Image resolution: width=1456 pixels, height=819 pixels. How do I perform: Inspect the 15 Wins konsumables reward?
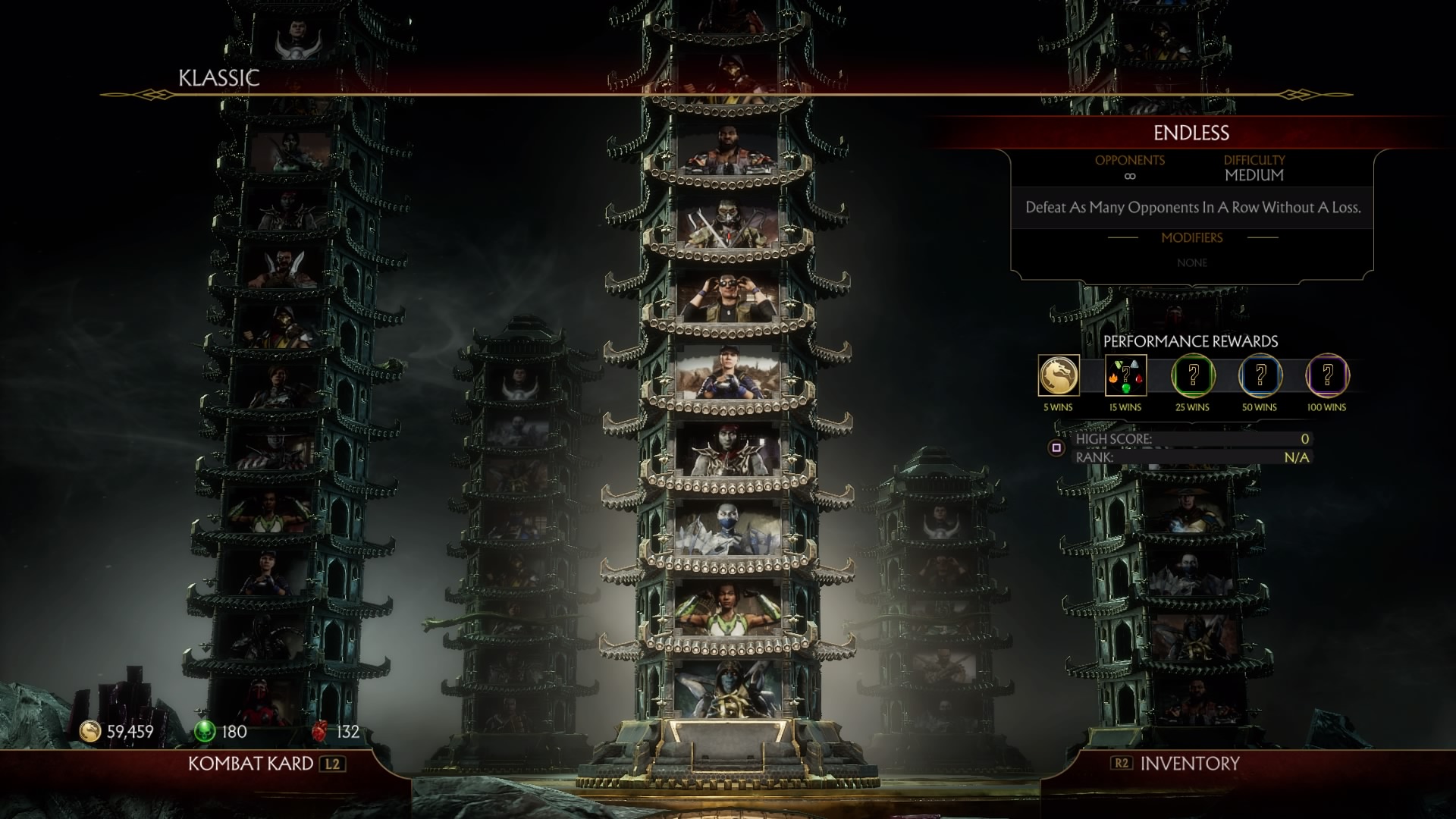(1125, 376)
